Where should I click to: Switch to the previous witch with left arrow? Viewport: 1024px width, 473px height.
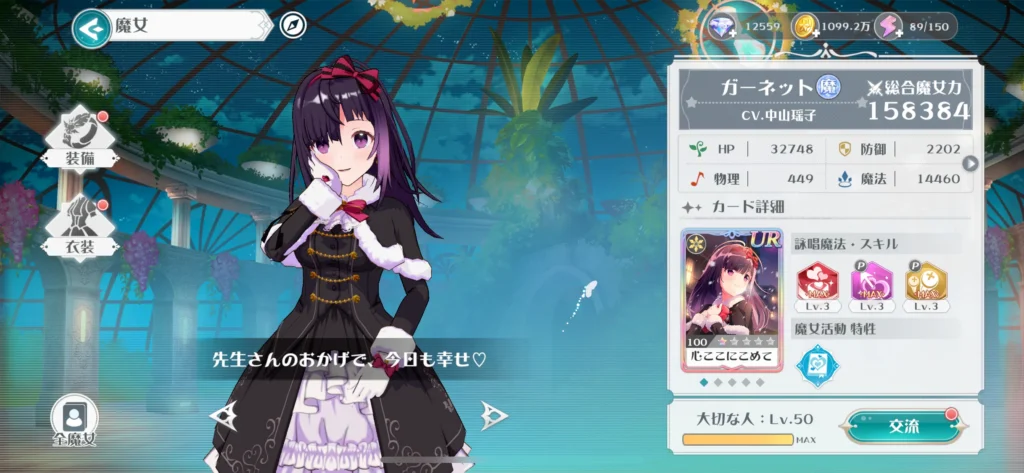(223, 414)
